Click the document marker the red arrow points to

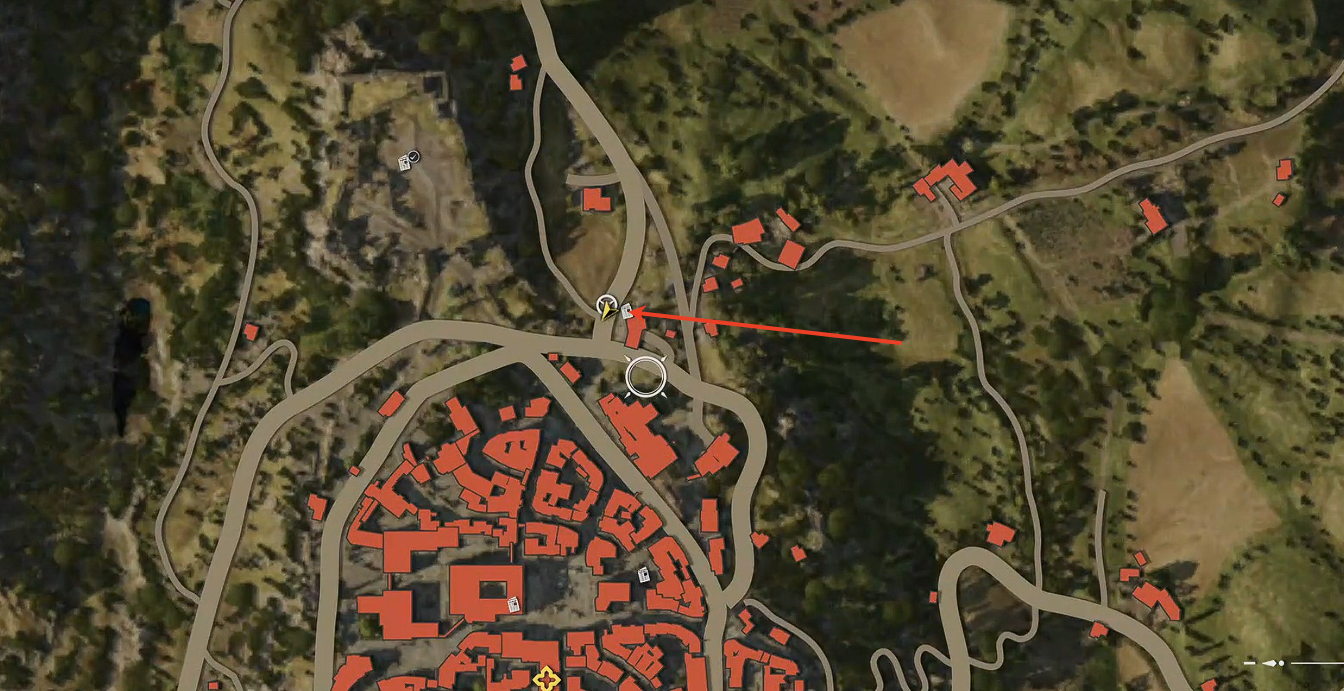pos(627,311)
